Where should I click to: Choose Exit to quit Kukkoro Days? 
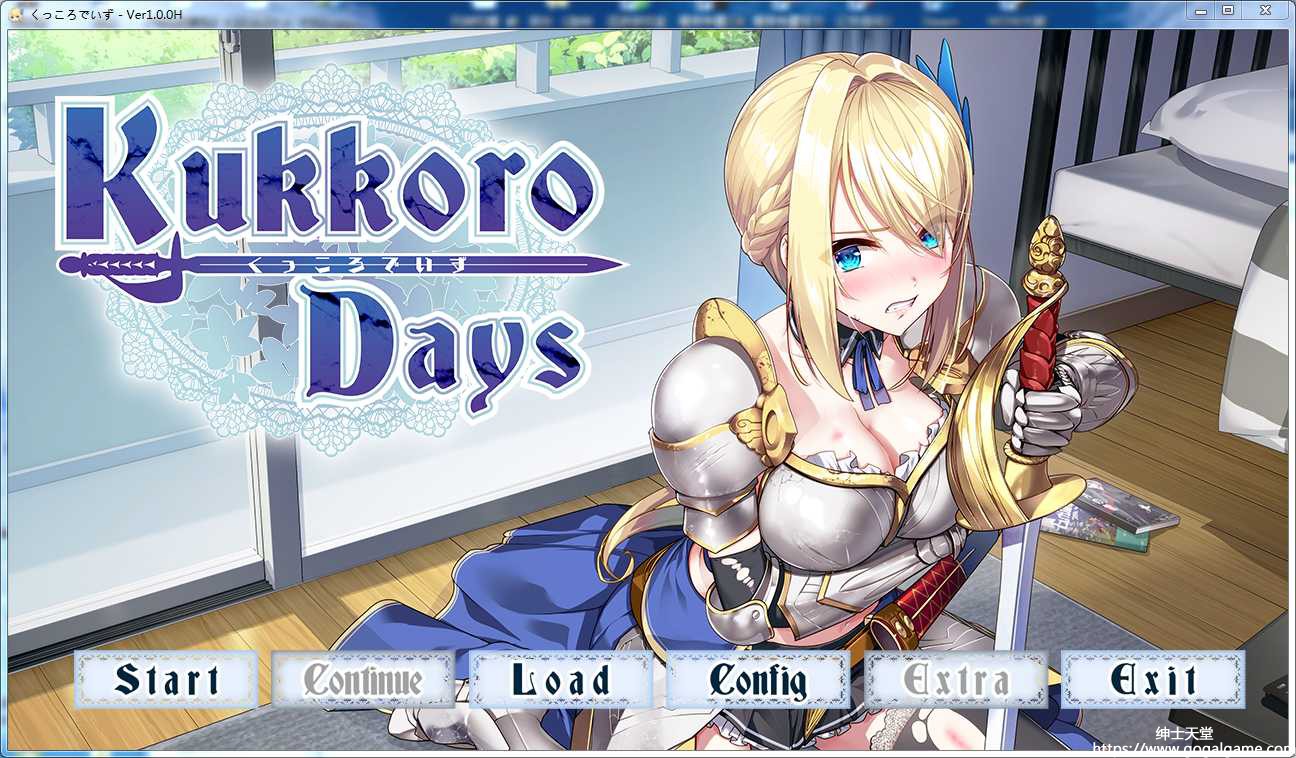(x=1154, y=679)
